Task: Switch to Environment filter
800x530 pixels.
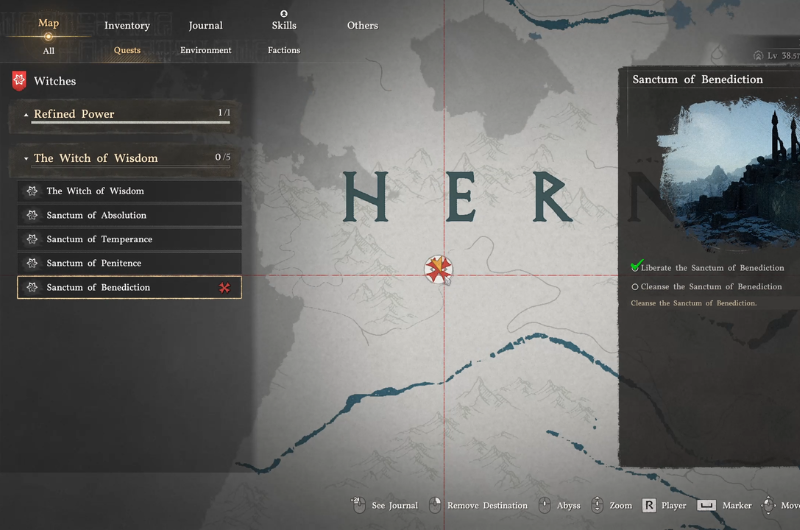Action: click(206, 50)
